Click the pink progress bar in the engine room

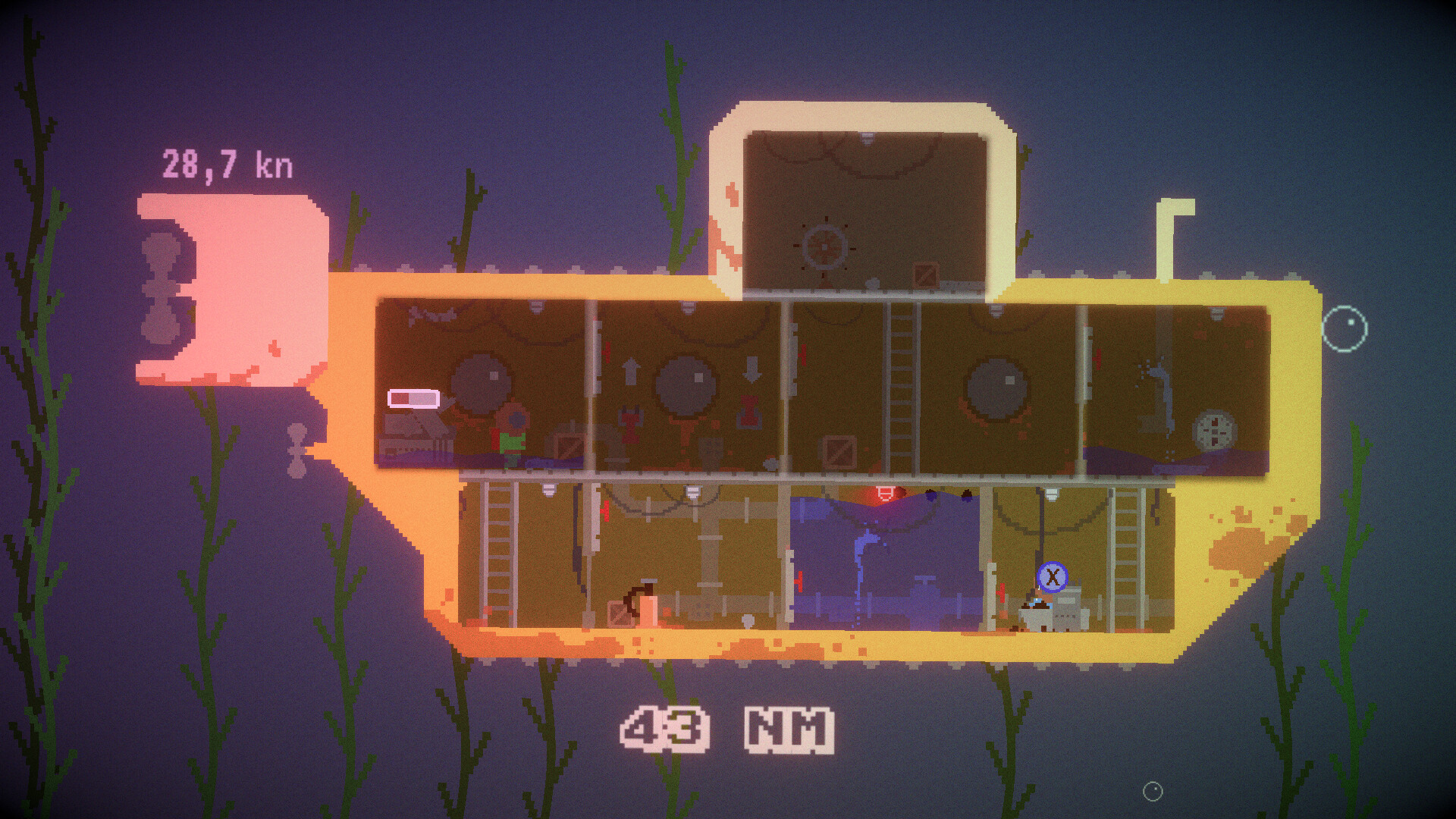point(415,400)
